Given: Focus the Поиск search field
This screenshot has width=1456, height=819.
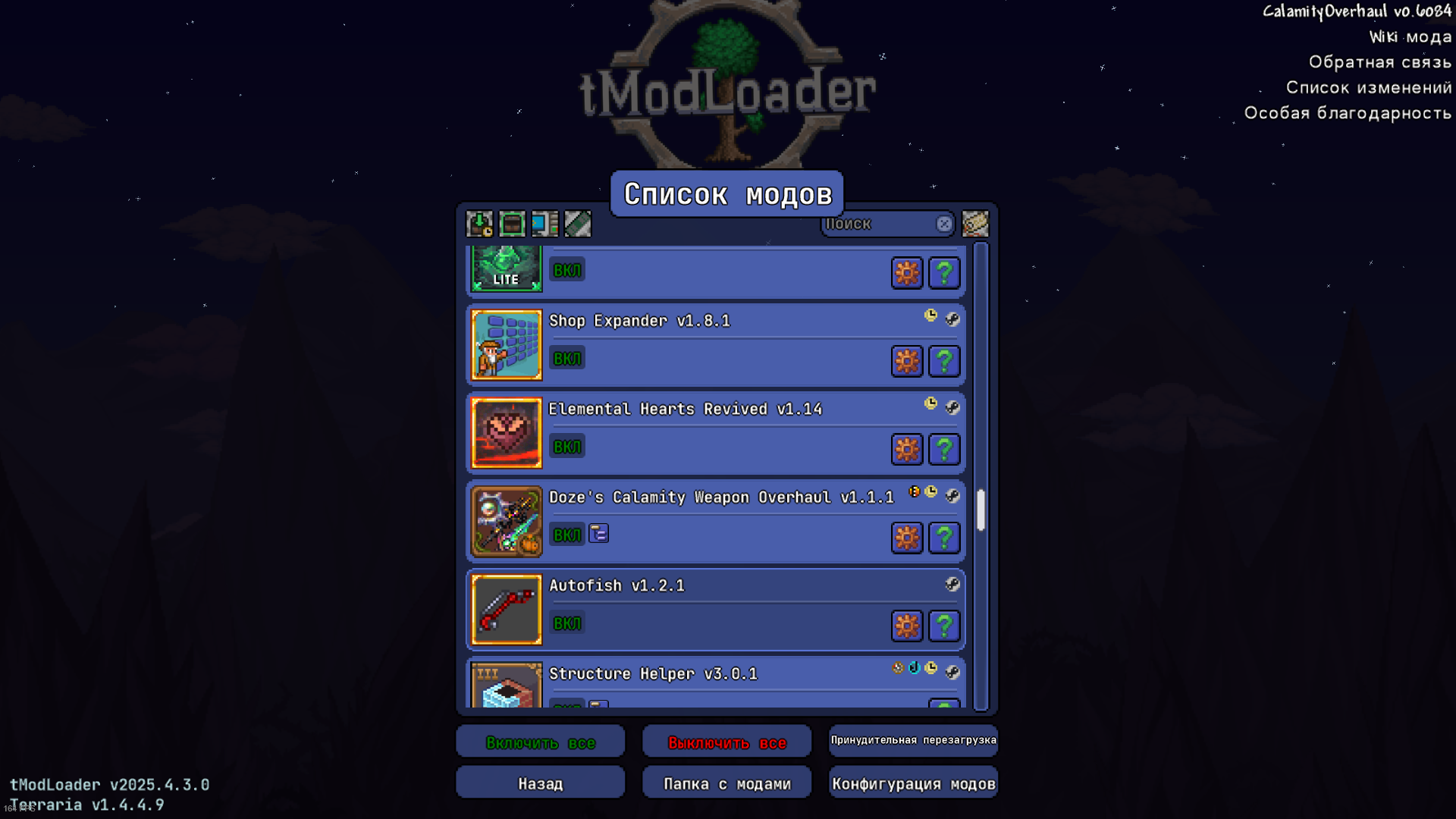Looking at the screenshot, I should (x=878, y=224).
